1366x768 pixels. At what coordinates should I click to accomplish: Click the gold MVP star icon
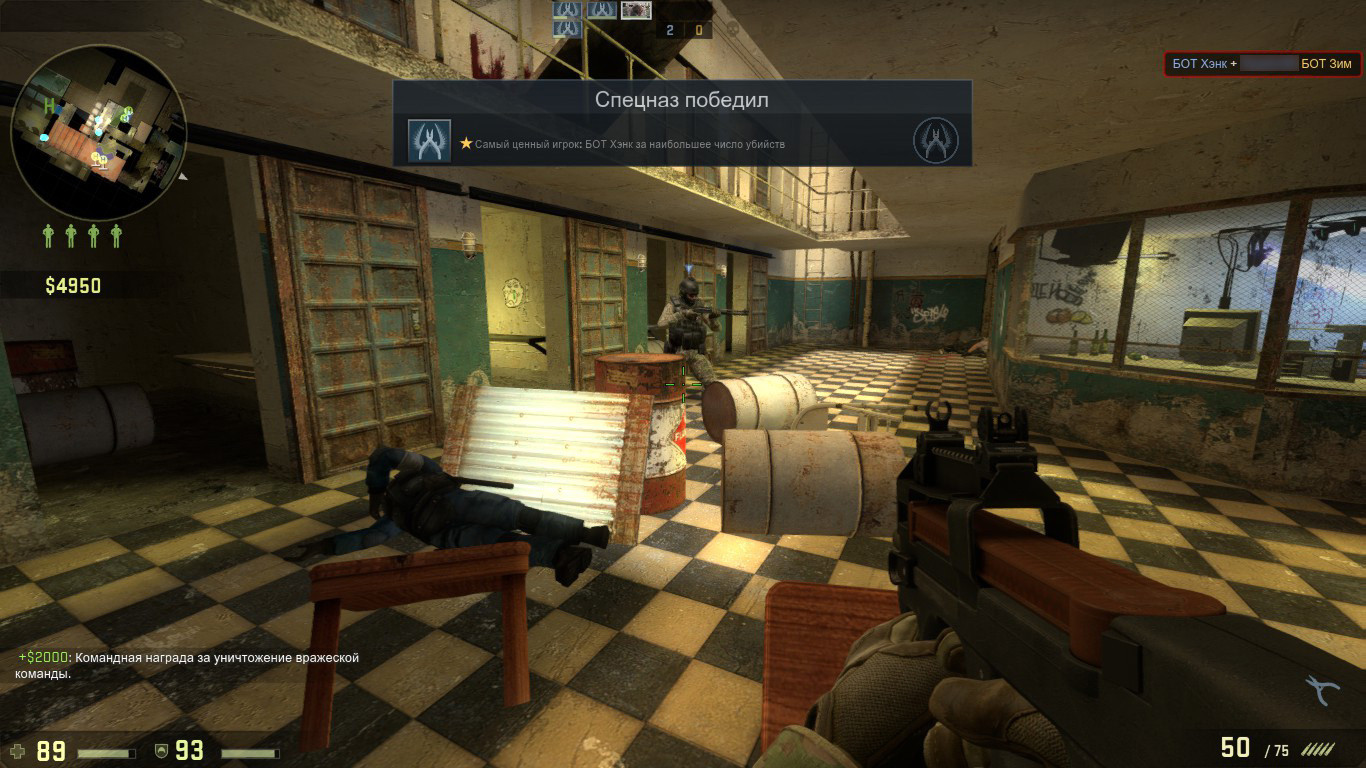coord(466,144)
